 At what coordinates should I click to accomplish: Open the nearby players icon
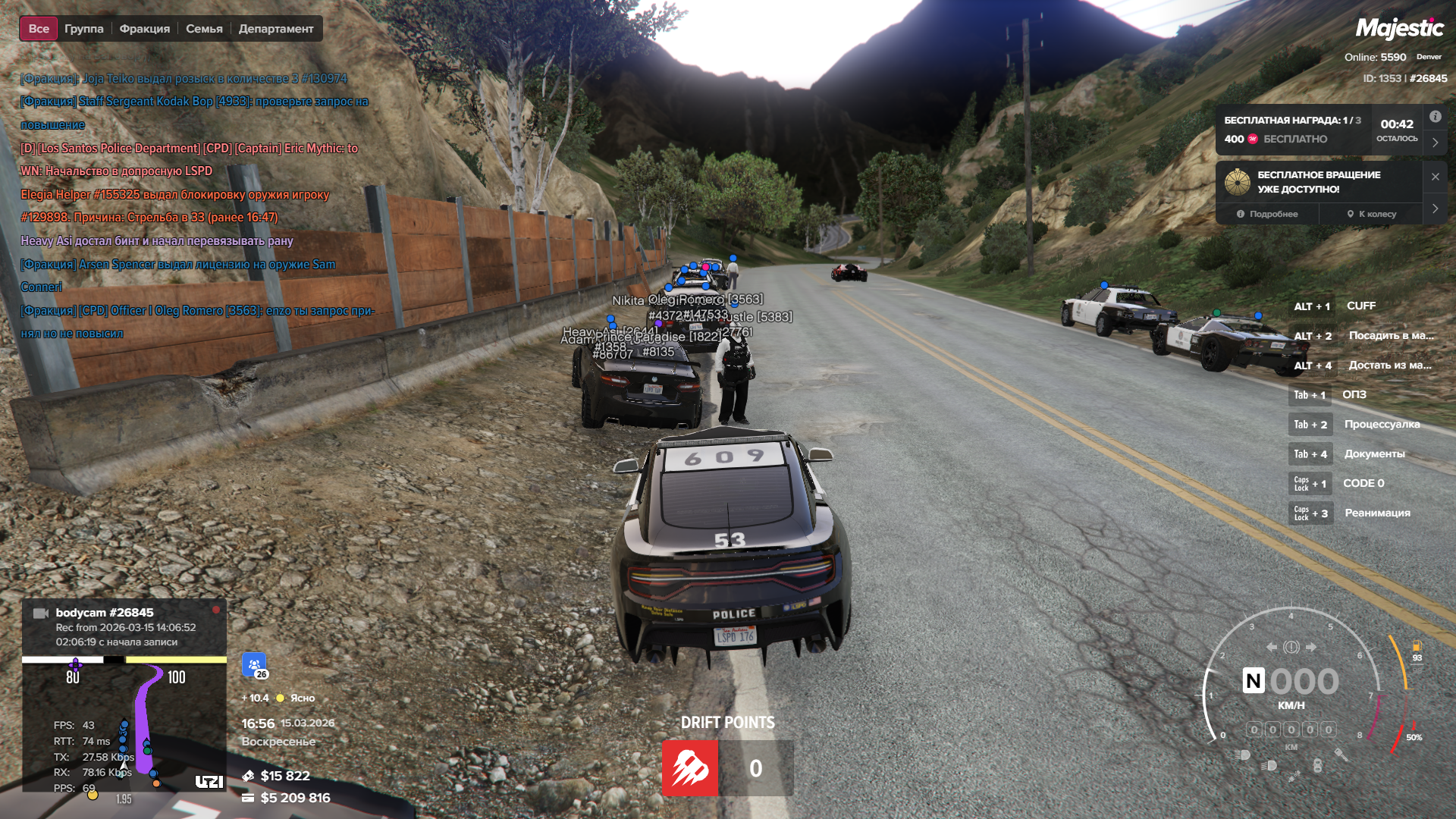[x=254, y=665]
